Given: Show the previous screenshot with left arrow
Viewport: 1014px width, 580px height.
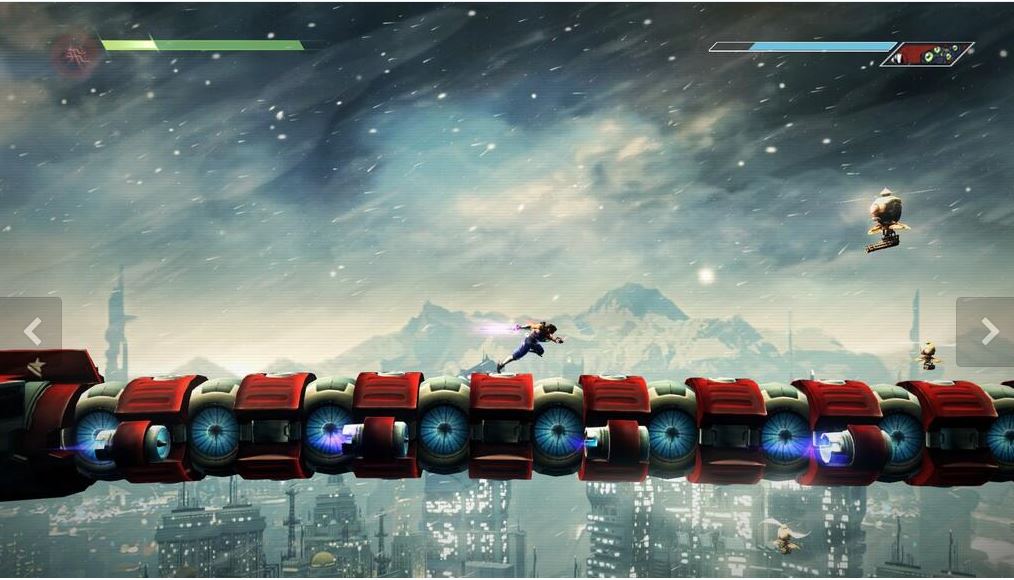Looking at the screenshot, I should pyautogui.click(x=31, y=331).
